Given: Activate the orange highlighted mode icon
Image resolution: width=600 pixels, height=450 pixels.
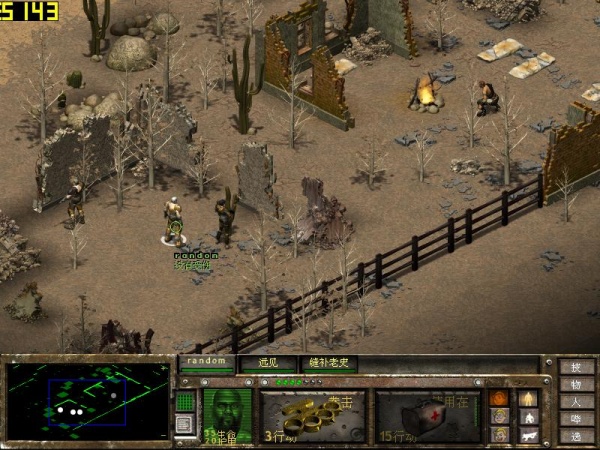Looking at the screenshot, I should click(499, 398).
